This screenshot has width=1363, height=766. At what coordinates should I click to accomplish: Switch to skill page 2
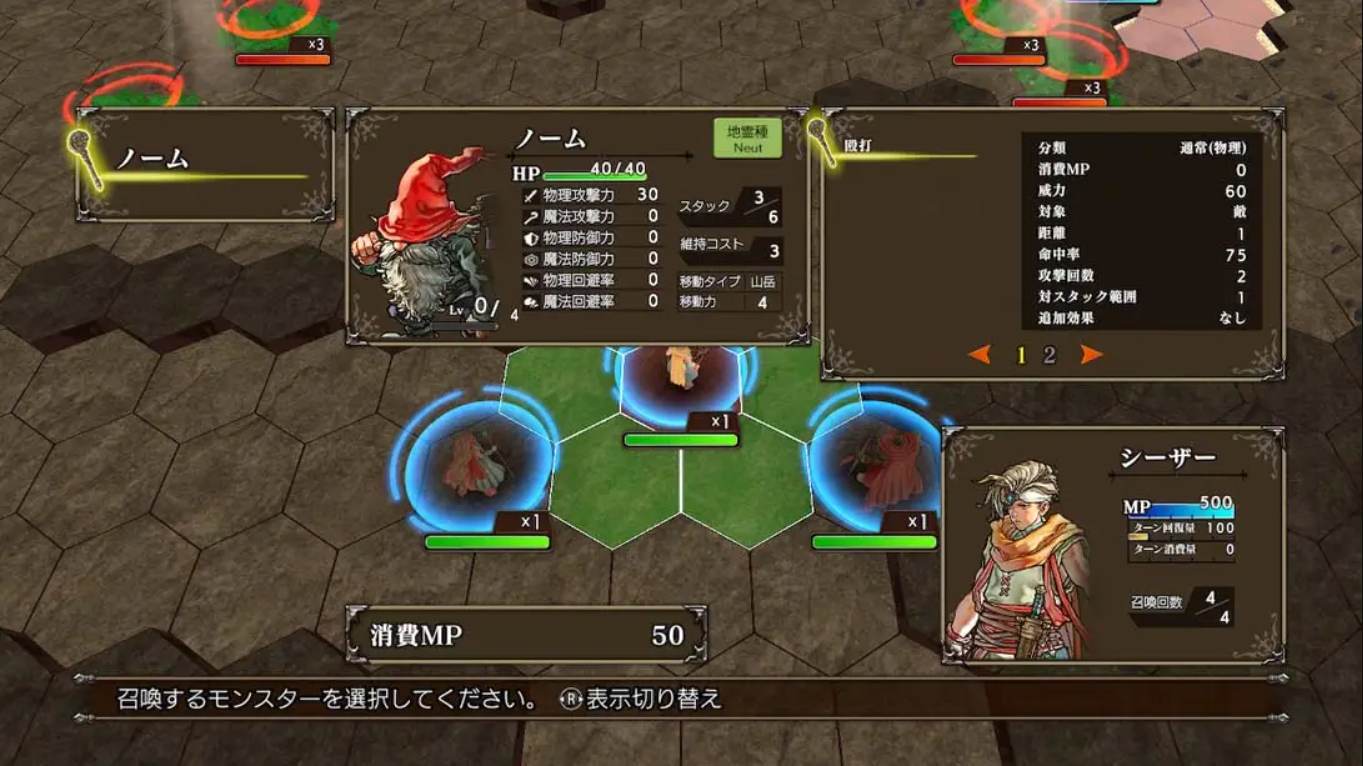1047,354
